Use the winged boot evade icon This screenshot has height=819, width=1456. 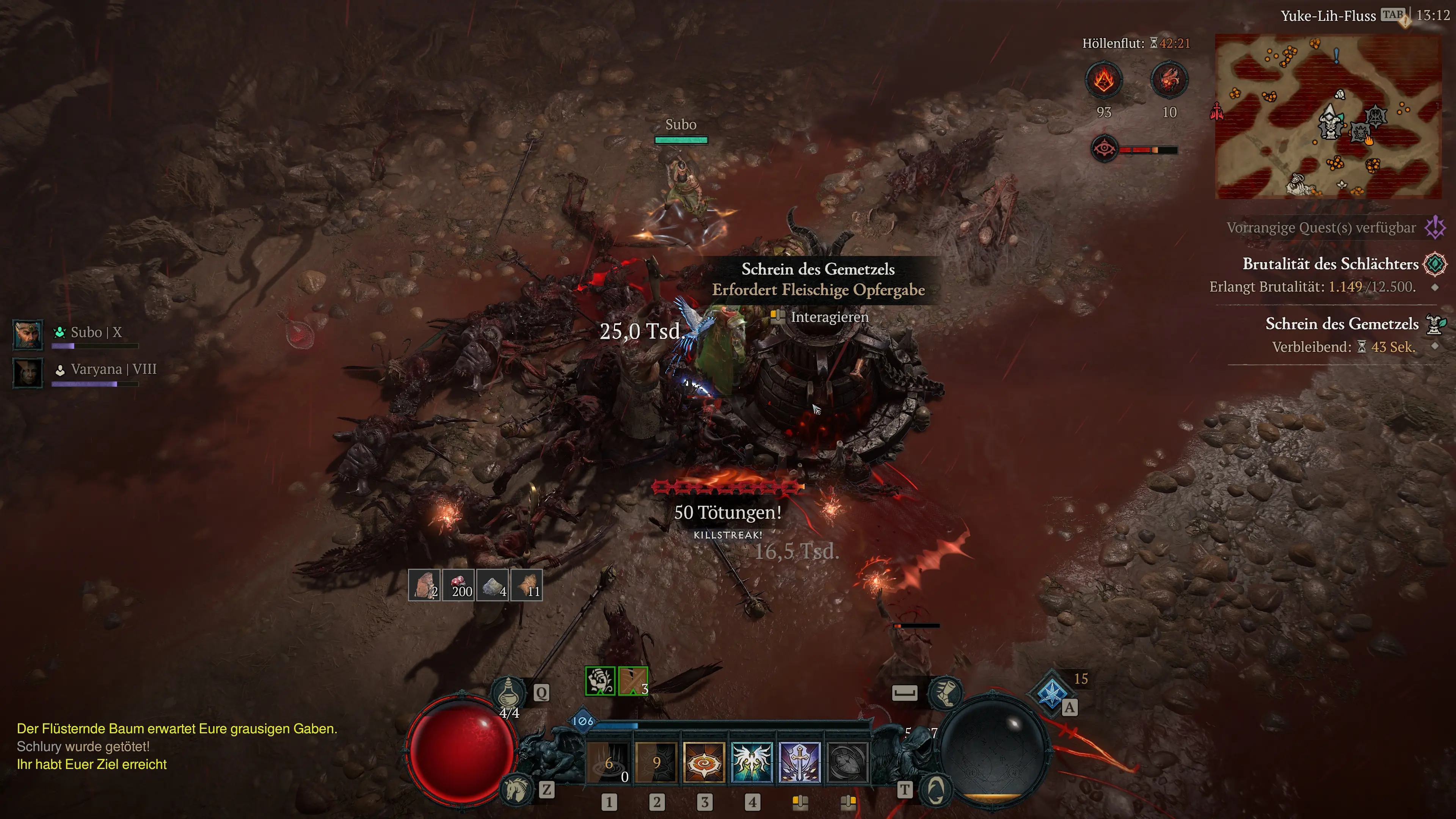coord(945,692)
